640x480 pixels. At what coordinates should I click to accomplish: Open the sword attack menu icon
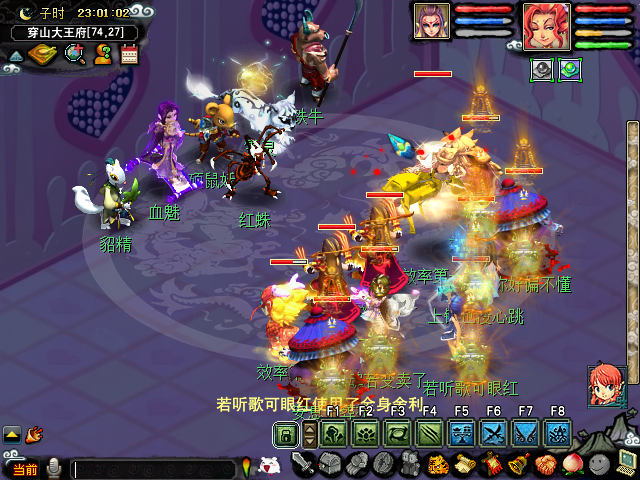click(304, 465)
